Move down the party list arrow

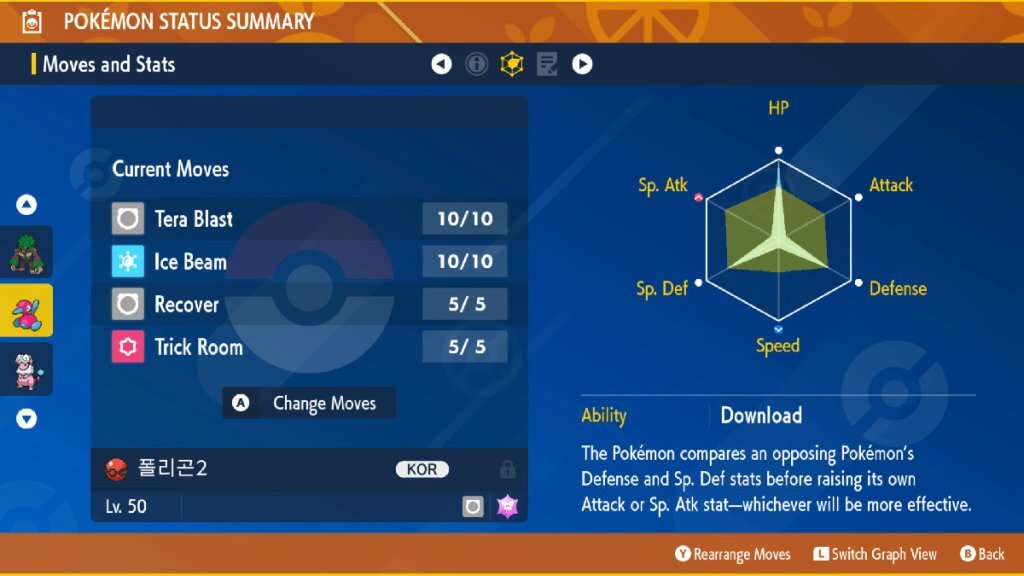coord(27,419)
